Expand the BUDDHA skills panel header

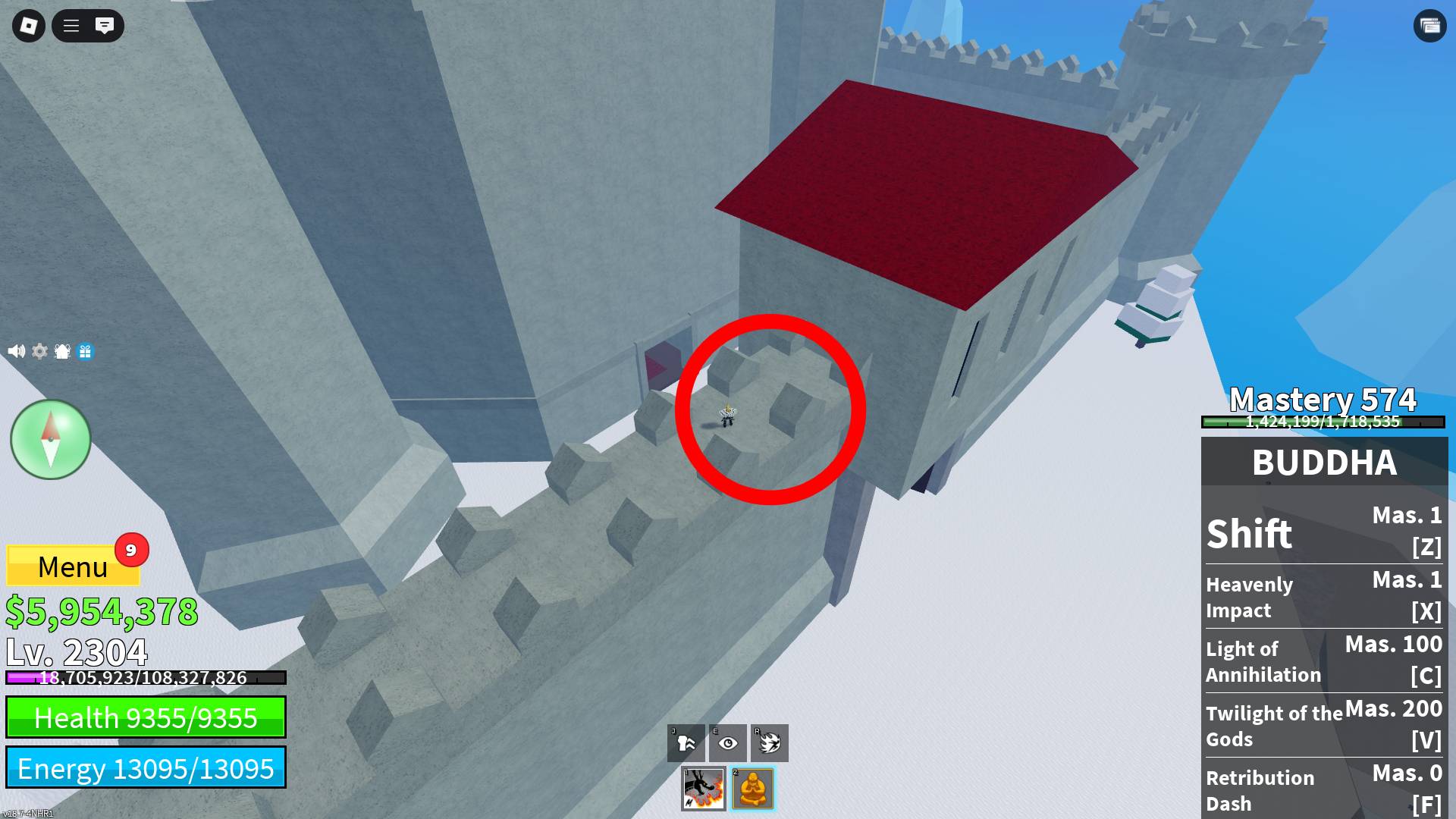[1324, 462]
